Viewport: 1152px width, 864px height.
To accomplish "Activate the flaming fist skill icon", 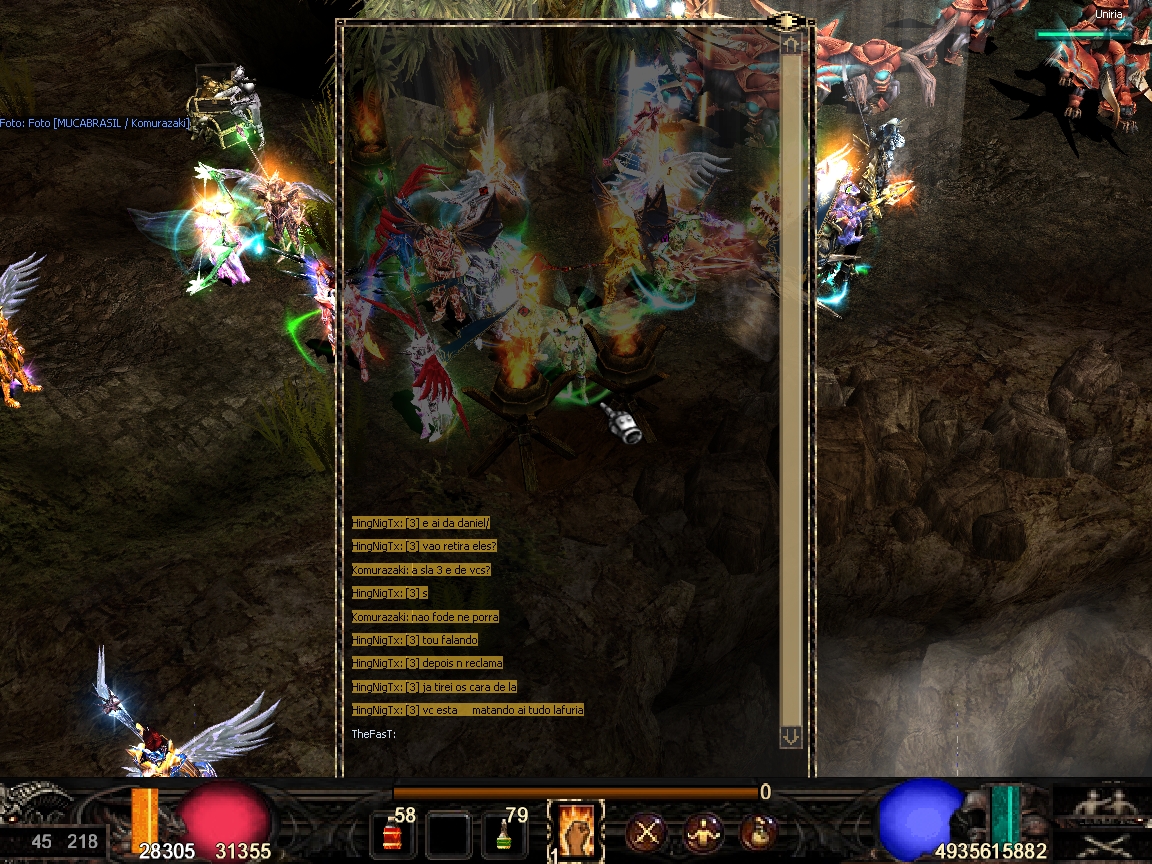I will pos(576,830).
